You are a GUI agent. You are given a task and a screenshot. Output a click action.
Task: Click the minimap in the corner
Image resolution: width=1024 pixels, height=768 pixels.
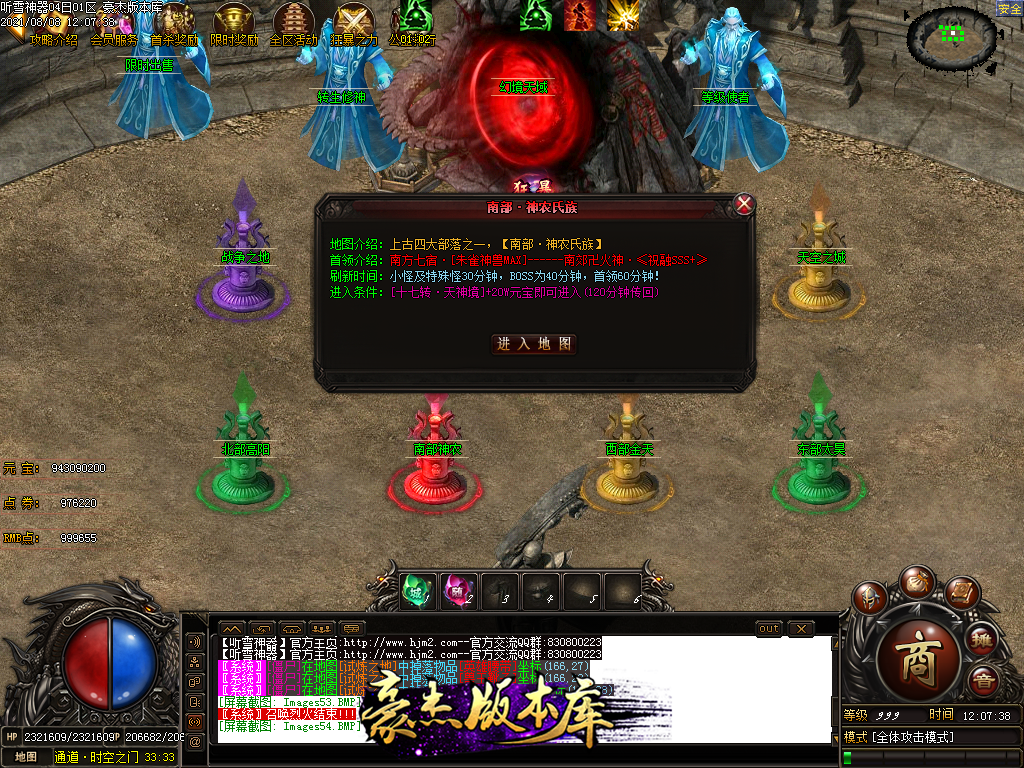951,37
